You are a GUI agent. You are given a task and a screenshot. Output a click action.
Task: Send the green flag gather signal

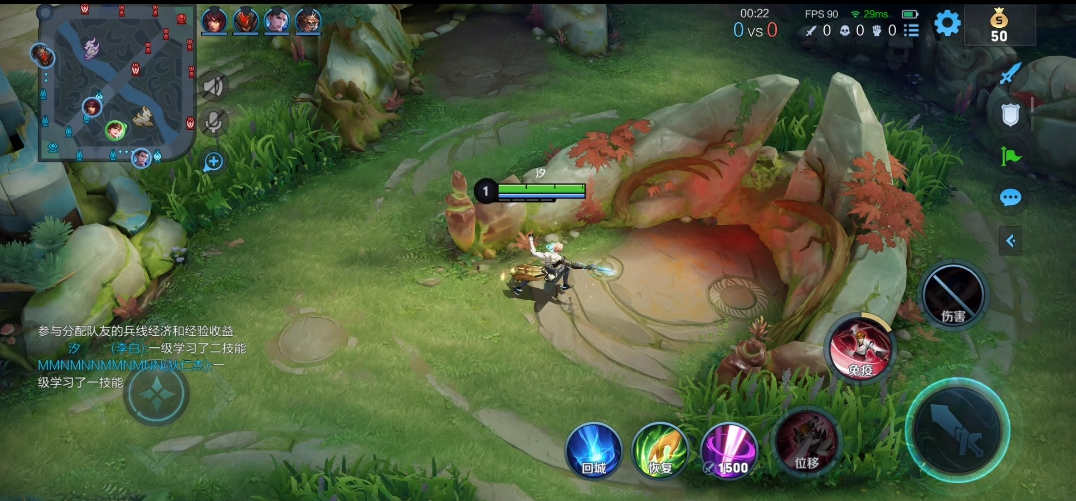click(1011, 156)
